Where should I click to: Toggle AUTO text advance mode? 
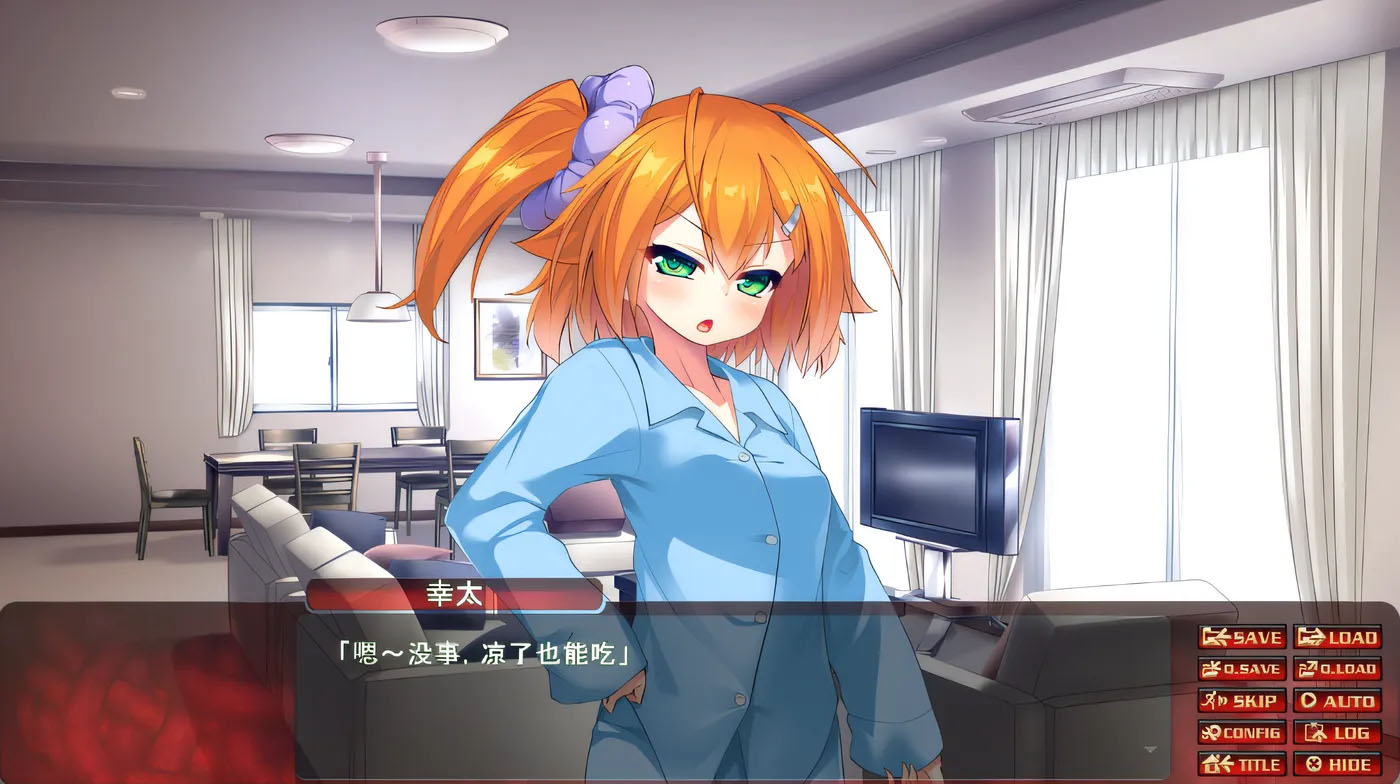[1337, 701]
